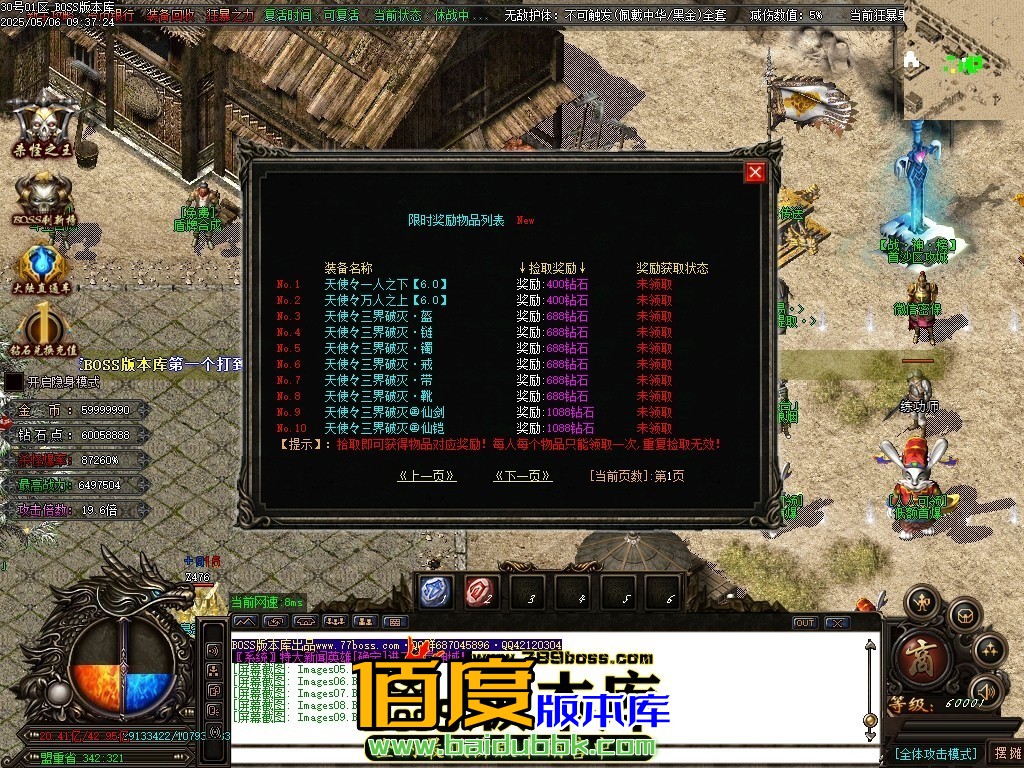Open the 钻石兑换充值 recharge icon

click(43, 330)
